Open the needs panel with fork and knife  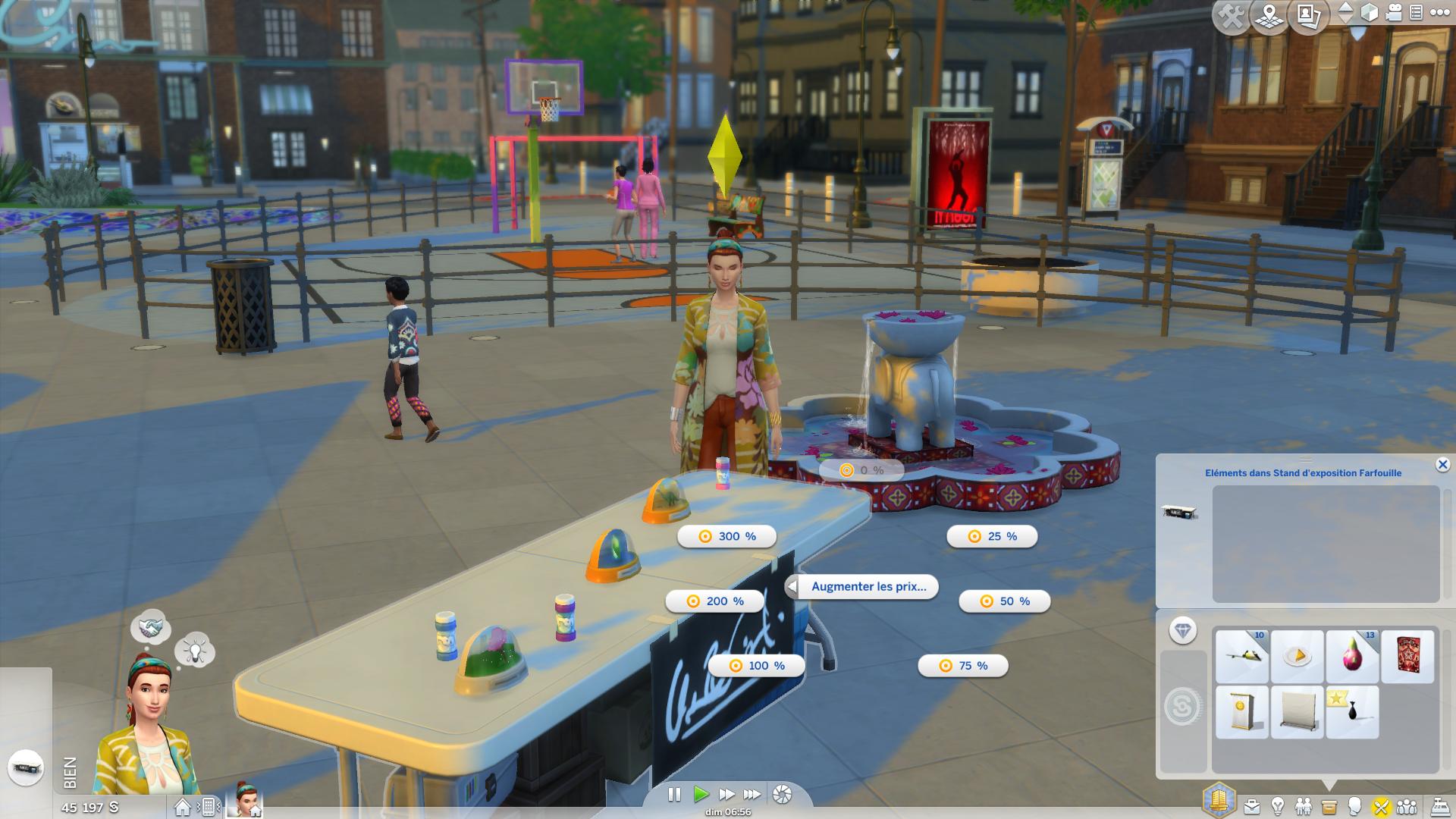pos(1380,806)
